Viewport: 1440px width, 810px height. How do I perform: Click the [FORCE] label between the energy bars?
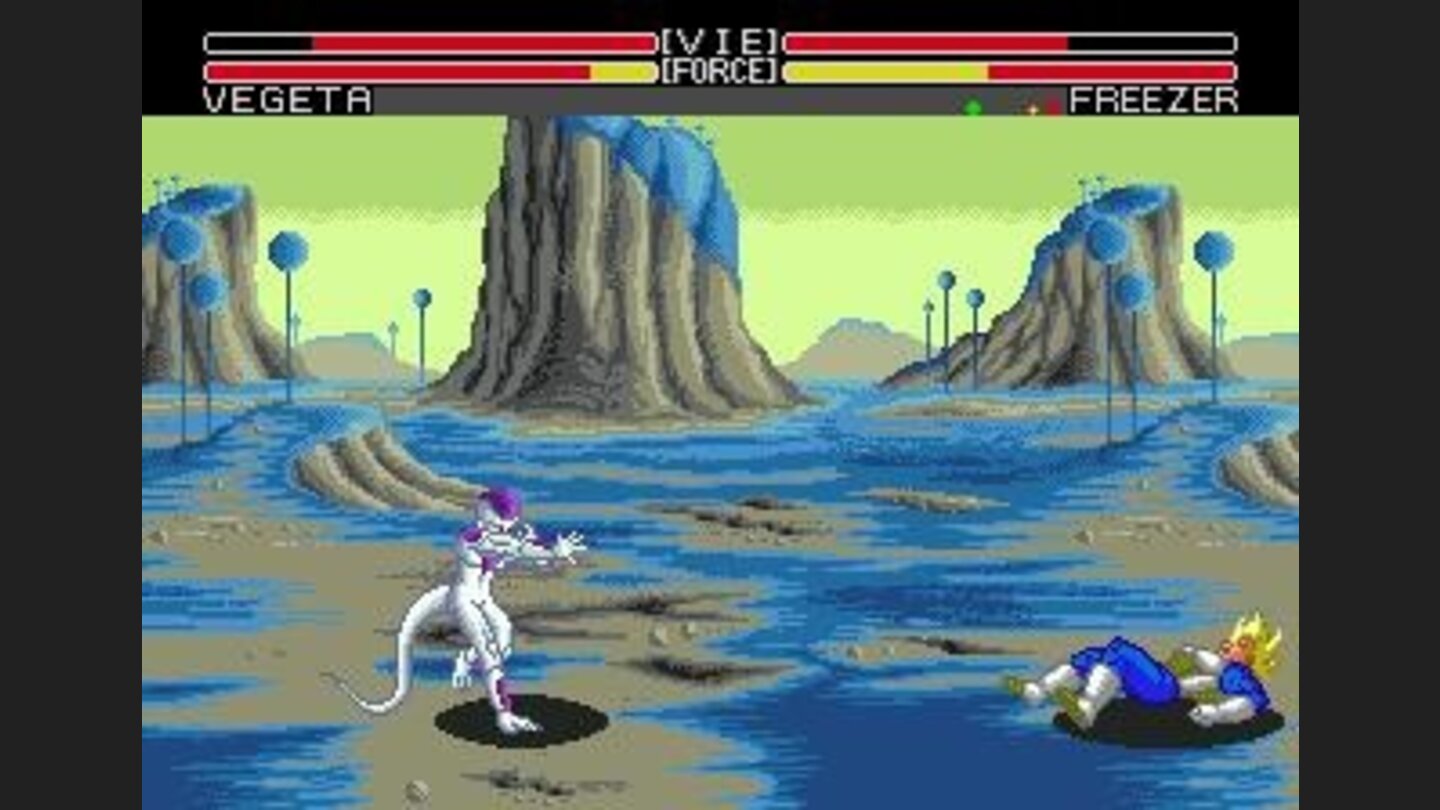[x=718, y=70]
